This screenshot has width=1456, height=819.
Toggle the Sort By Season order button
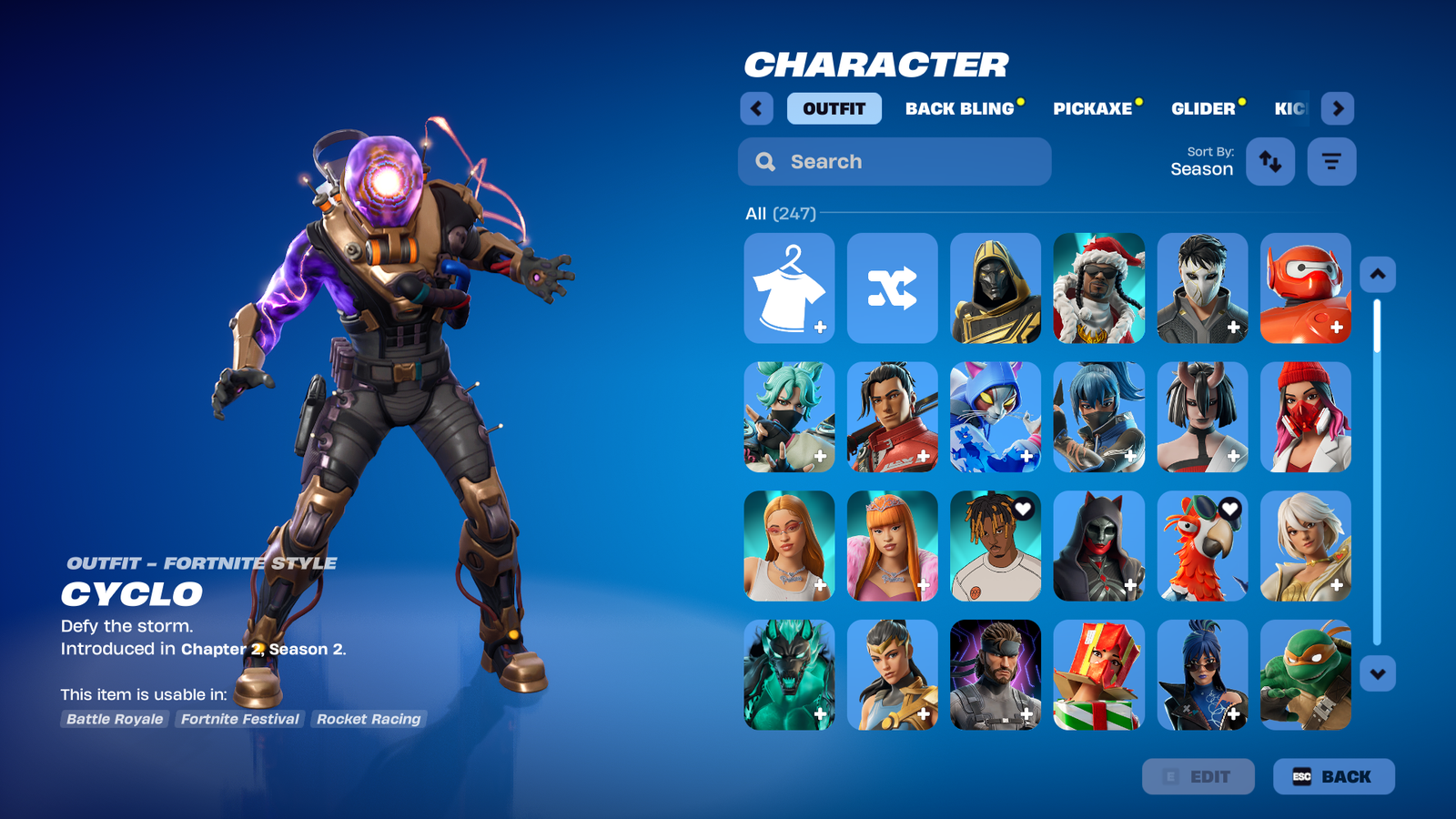(x=1269, y=162)
